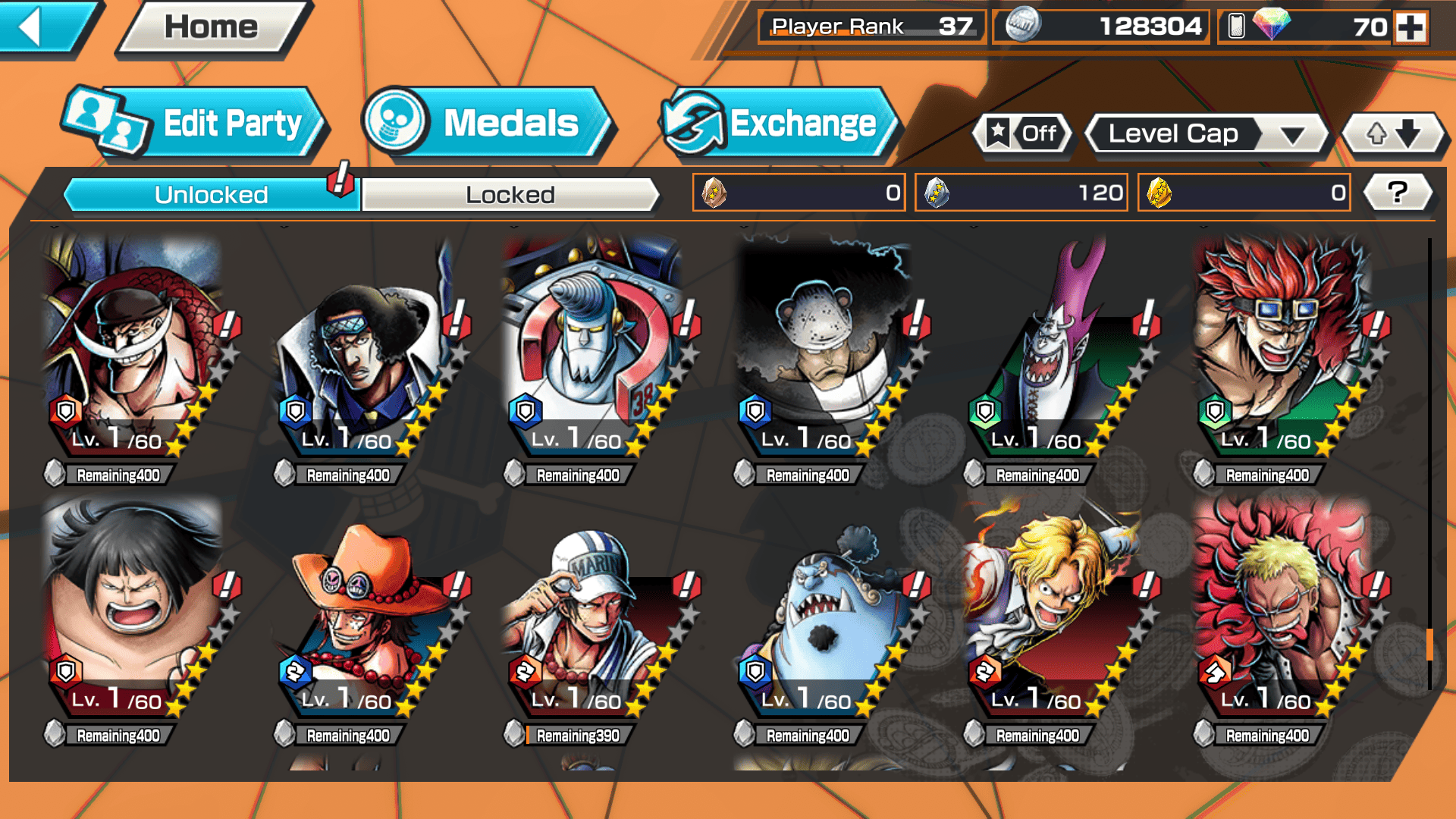Viewport: 1456px width, 819px height.
Task: Return to the Home screen
Action: 212,27
